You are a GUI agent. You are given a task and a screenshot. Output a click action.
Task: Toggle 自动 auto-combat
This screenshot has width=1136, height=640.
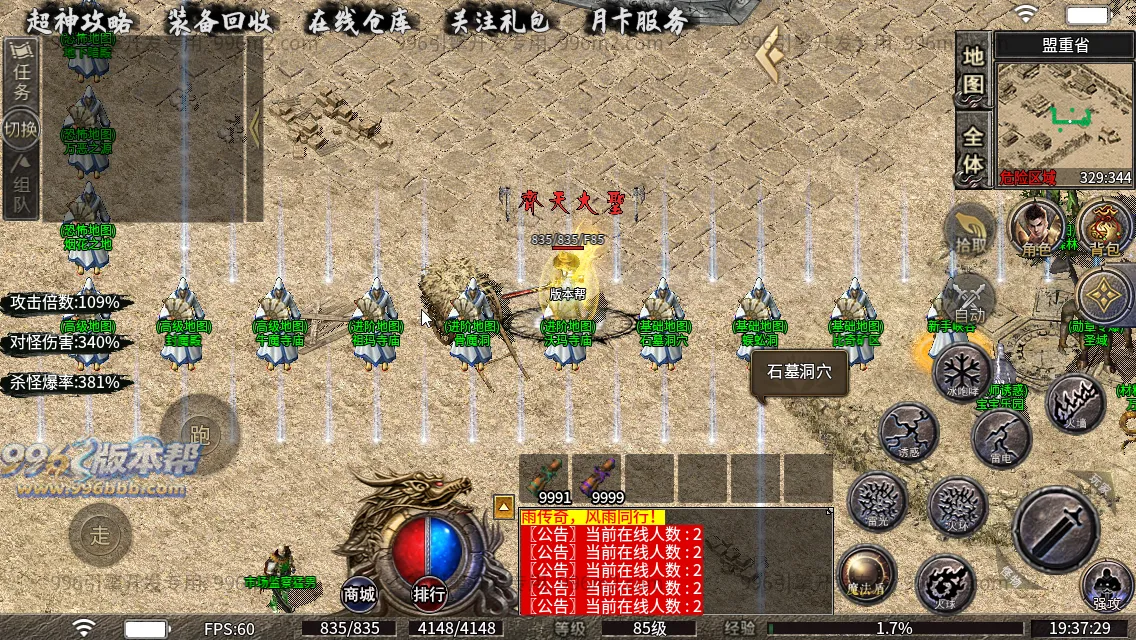coord(969,297)
